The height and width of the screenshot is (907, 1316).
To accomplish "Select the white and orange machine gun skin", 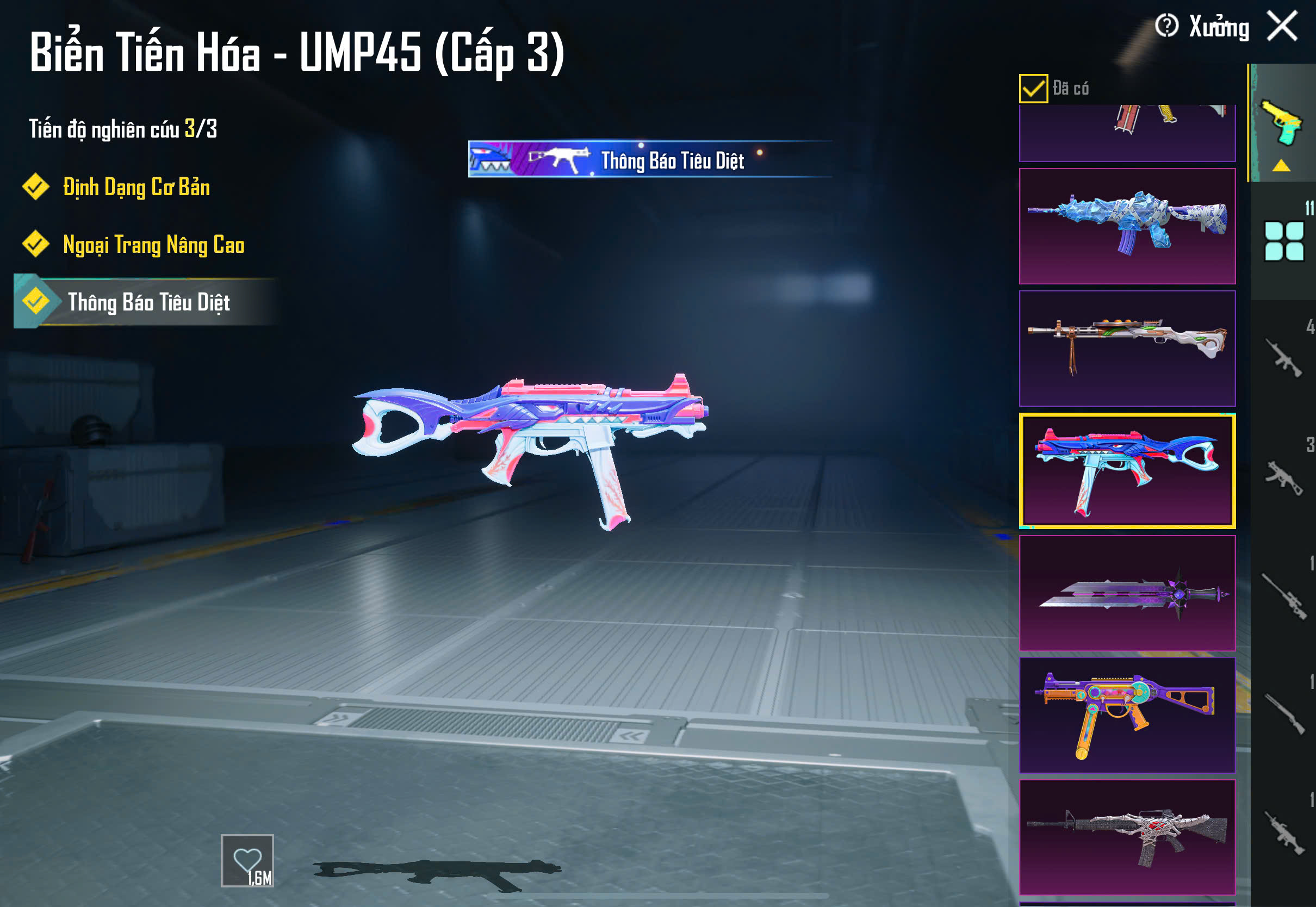I will (1127, 348).
